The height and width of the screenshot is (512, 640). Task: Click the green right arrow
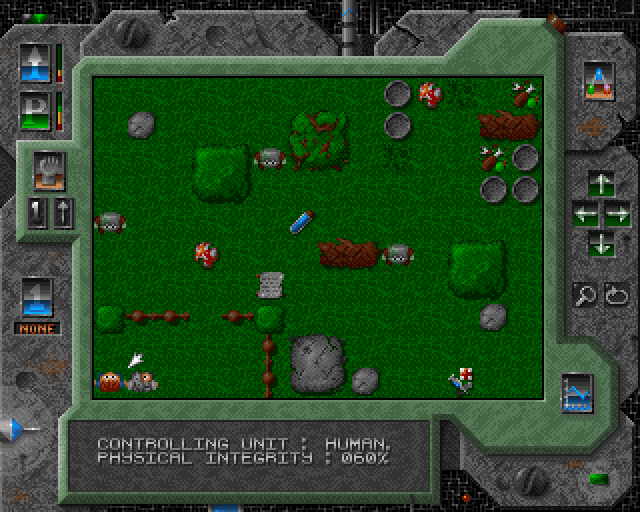click(x=617, y=213)
